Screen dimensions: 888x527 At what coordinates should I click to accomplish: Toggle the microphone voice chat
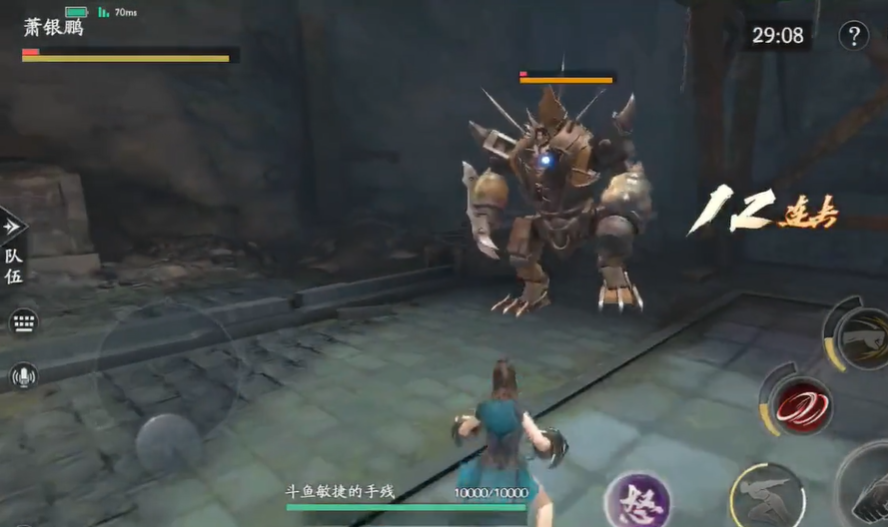click(23, 376)
